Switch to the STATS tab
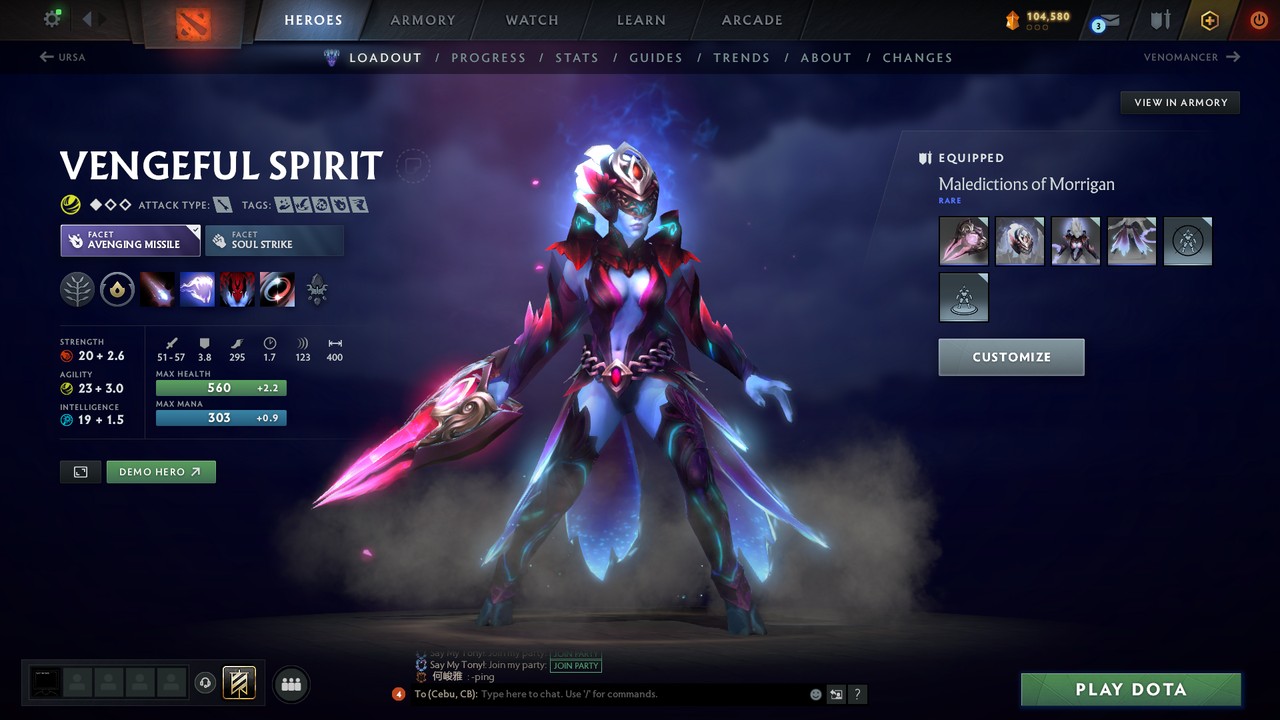This screenshot has height=720, width=1280. (577, 57)
